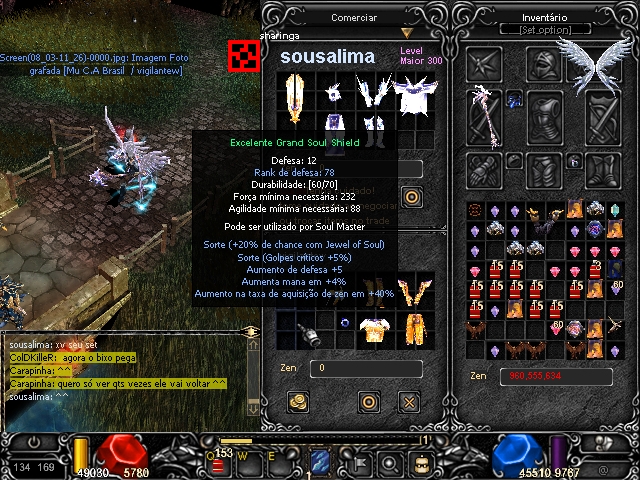Click the flag icon on bottom bar
This screenshot has width=640, height=480.
click(x=357, y=463)
